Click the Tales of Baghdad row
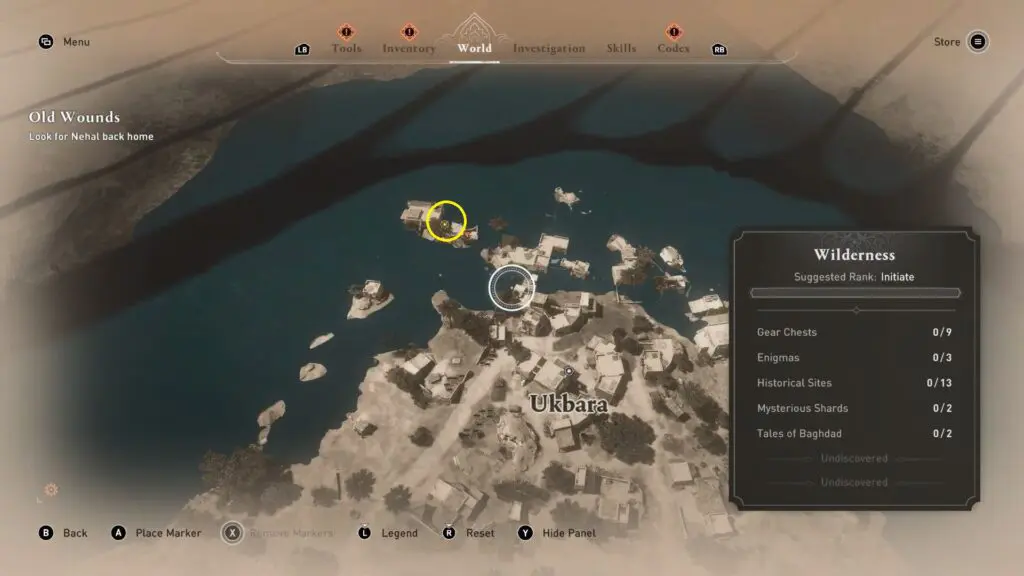1024x576 pixels. pos(854,434)
